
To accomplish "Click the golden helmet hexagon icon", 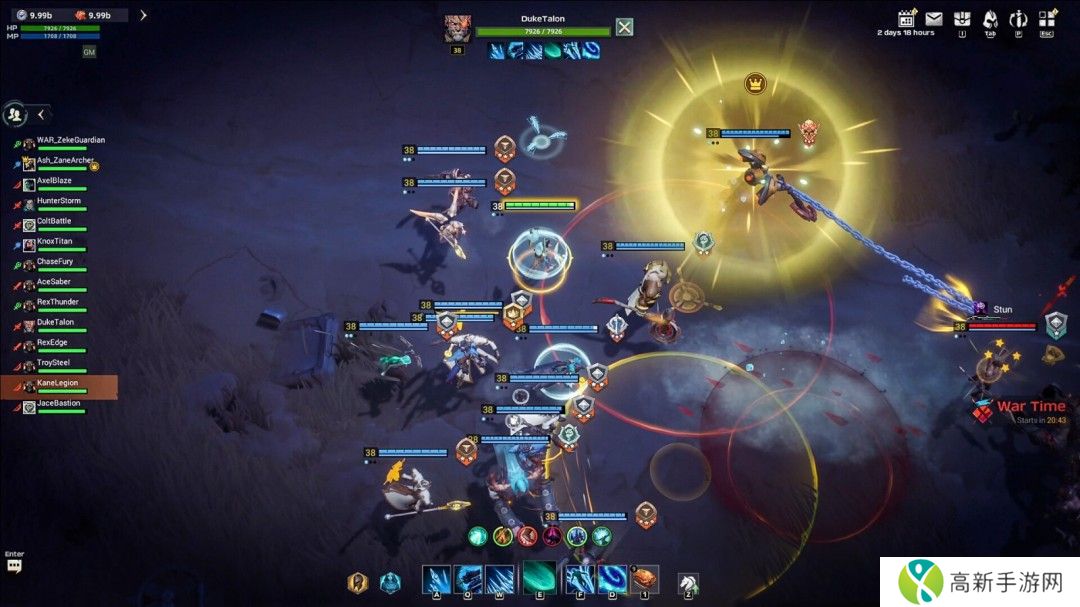I will 356,582.
